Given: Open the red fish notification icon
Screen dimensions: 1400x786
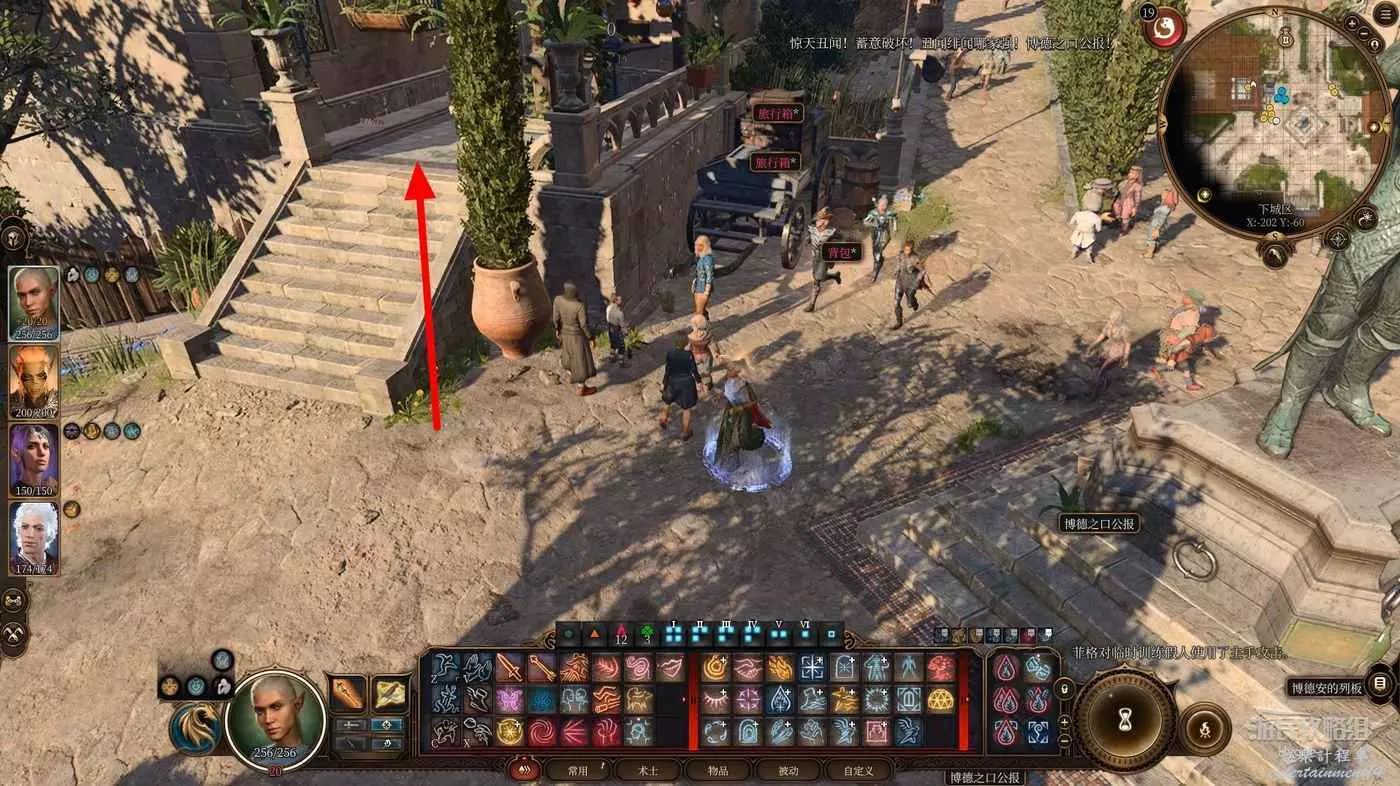Looking at the screenshot, I should (x=1164, y=28).
